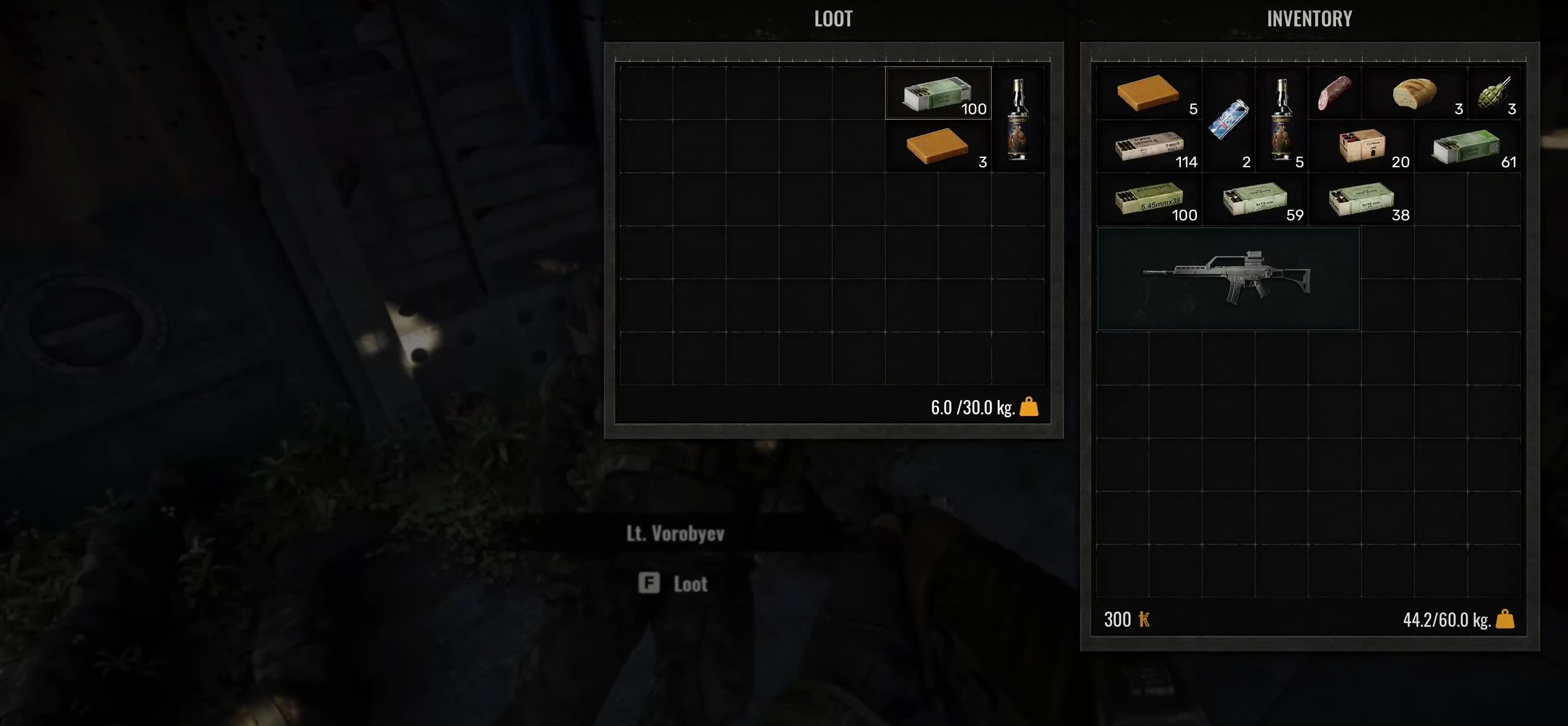The width and height of the screenshot is (1568, 726).
Task: Select the 9x19 ammo box of 59
Action: (1254, 199)
